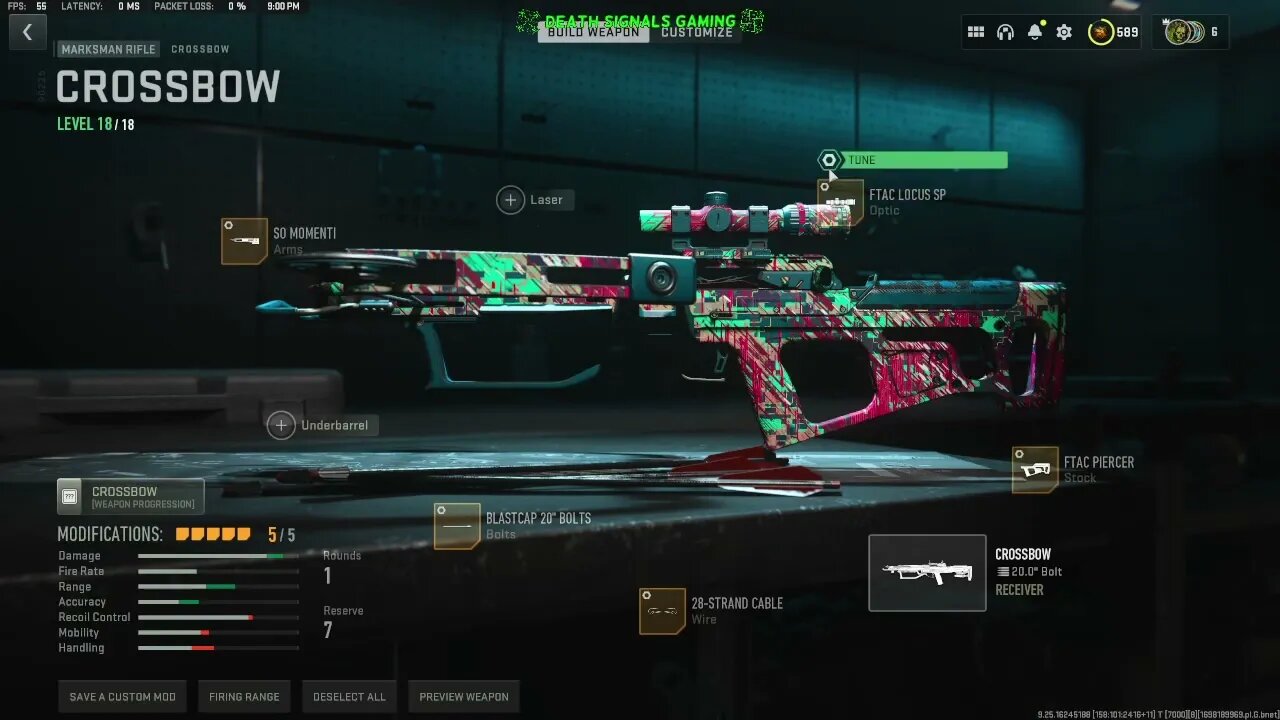Open the Crossbow weapon progression button
Image resolution: width=1280 pixels, height=720 pixels.
(130, 497)
